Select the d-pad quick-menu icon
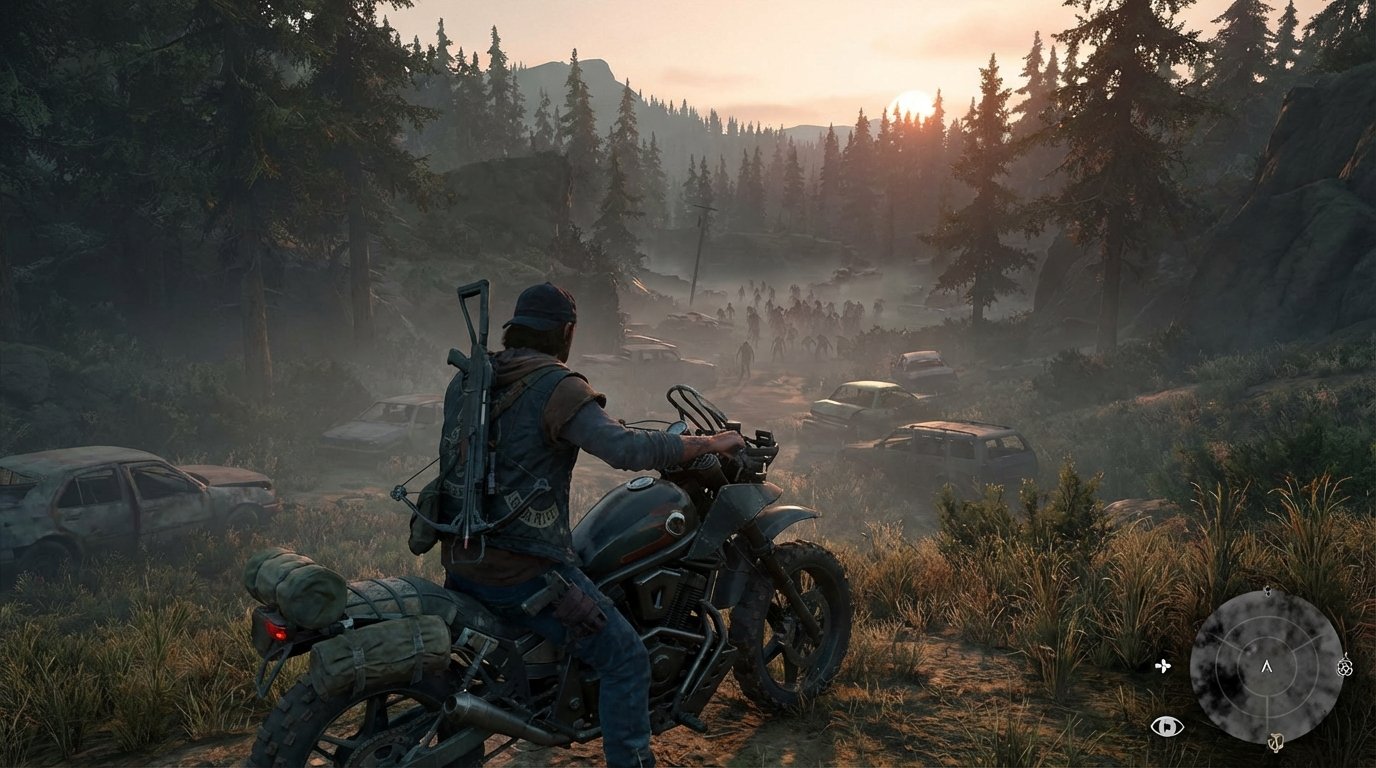This screenshot has width=1376, height=768. click(1162, 666)
